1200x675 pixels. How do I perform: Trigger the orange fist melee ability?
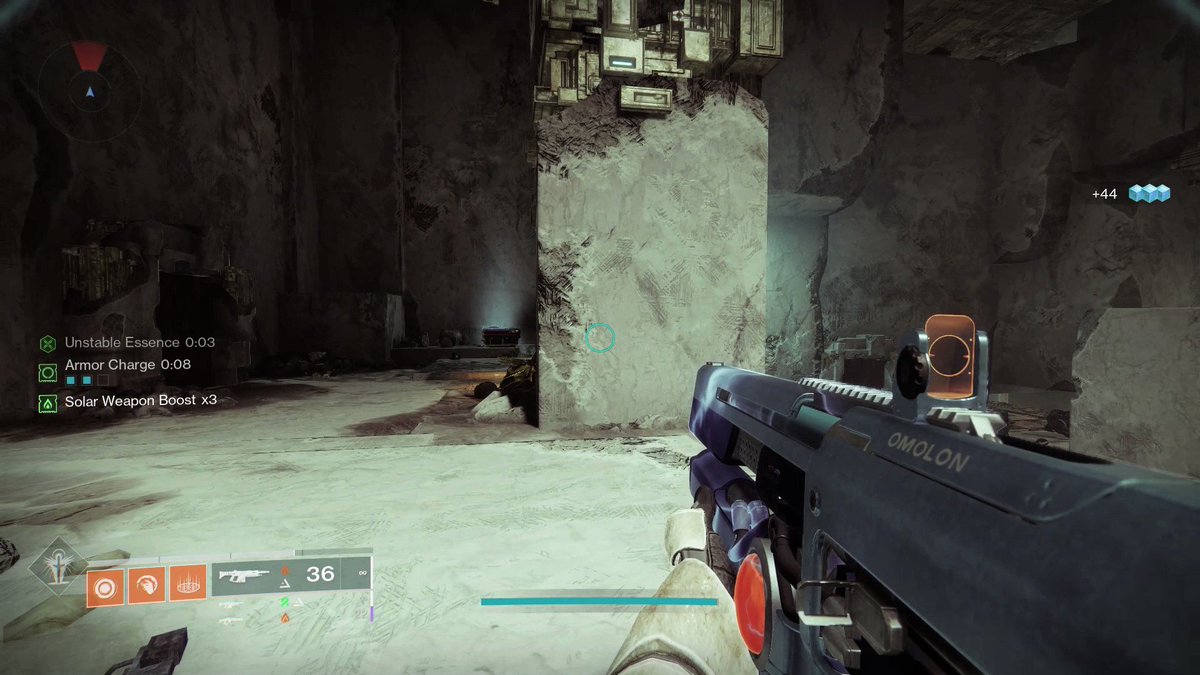tap(145, 586)
